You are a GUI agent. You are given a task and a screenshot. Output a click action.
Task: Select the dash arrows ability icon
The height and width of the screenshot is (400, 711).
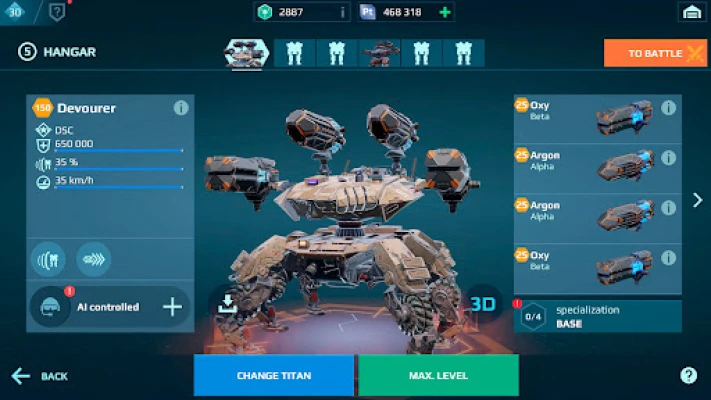[93, 259]
